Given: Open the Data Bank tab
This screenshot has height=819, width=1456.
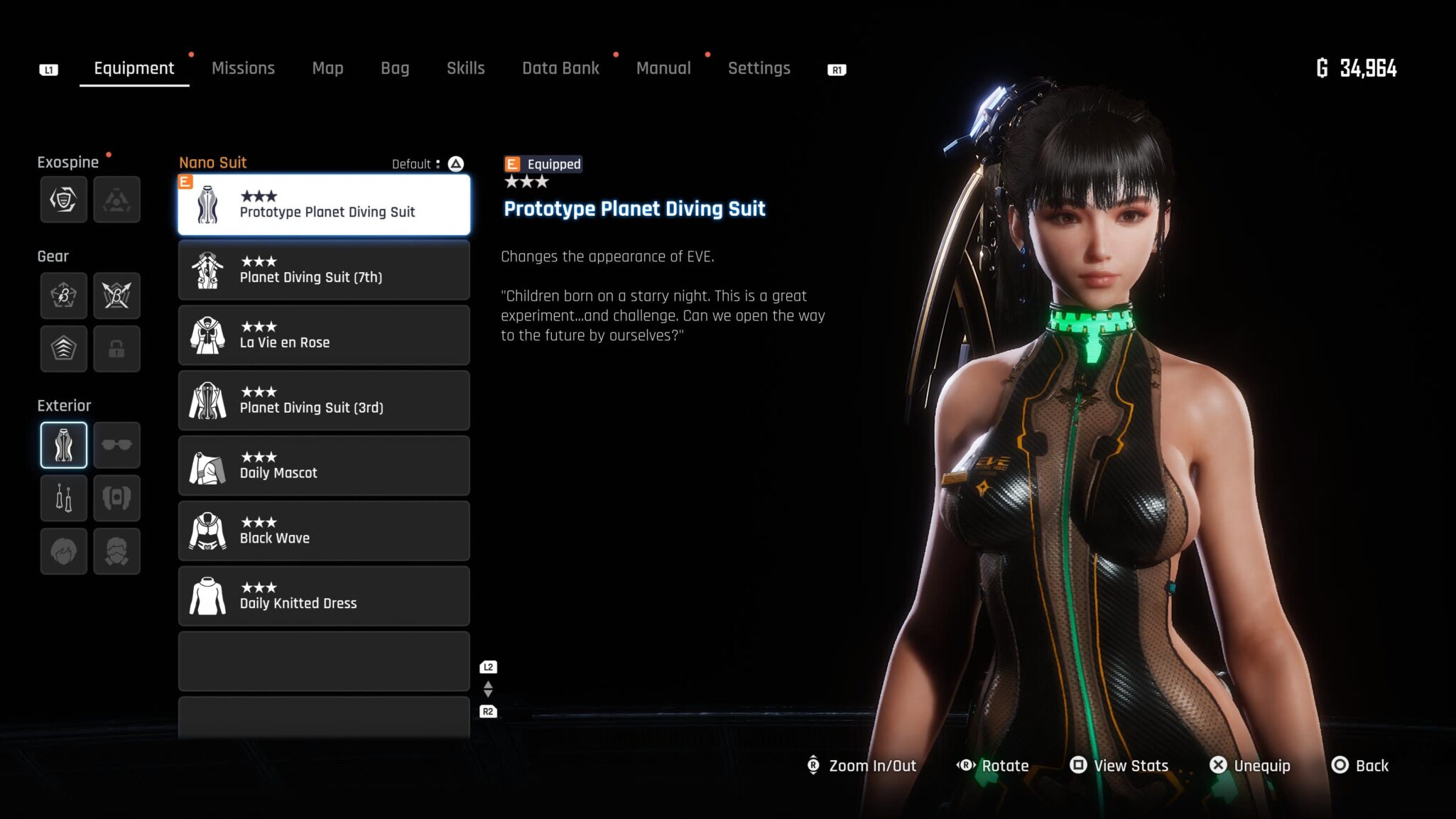Looking at the screenshot, I should (560, 68).
